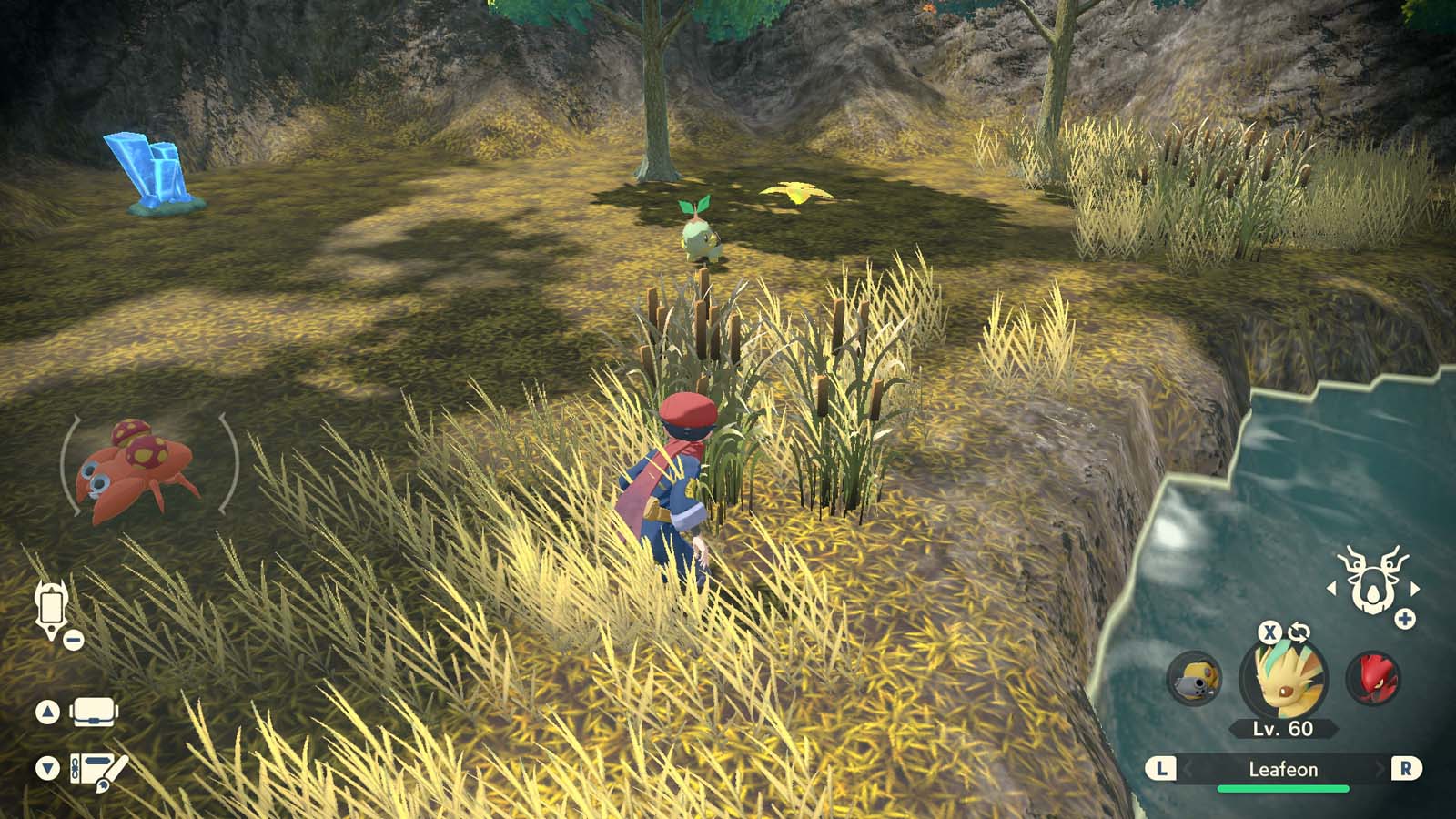Open the Arc Phone map icon
The height and width of the screenshot is (819, 1456).
[x=52, y=605]
